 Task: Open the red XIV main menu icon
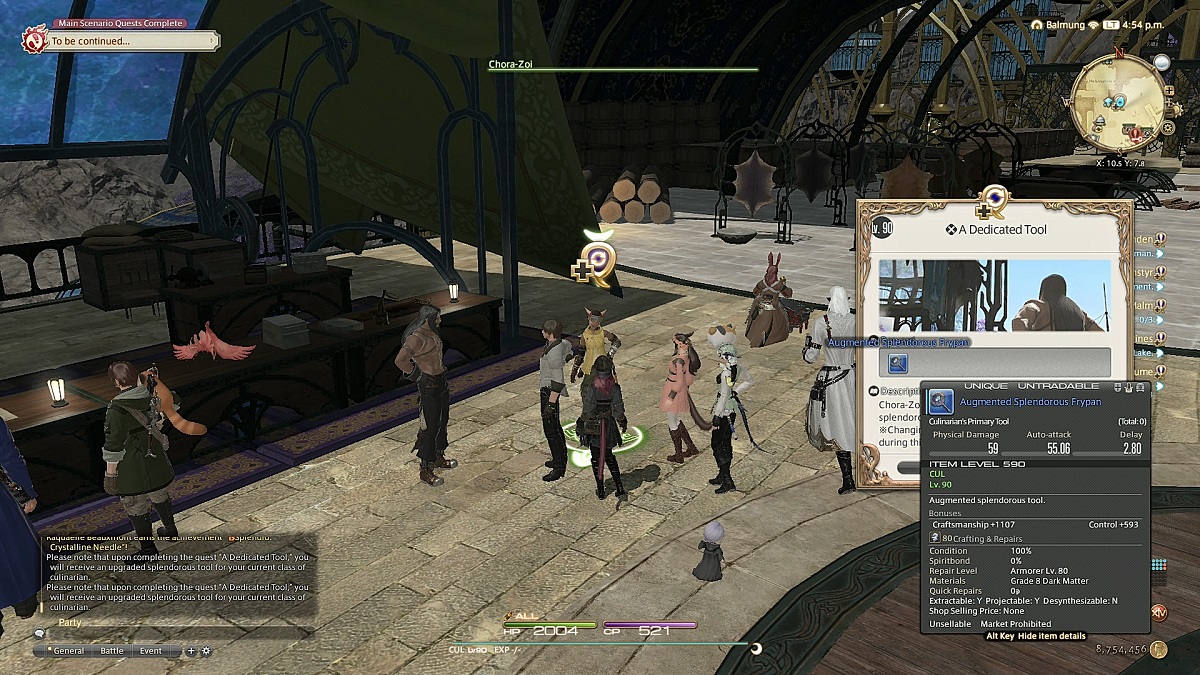point(1159,612)
